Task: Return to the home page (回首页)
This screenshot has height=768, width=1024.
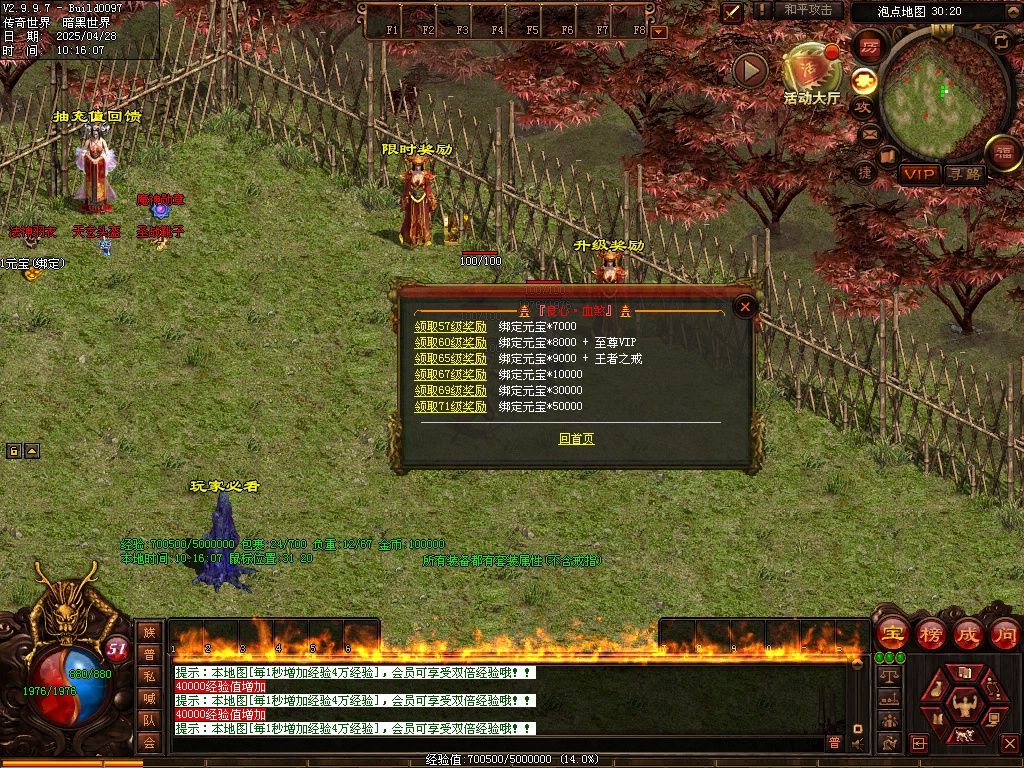Action: [x=576, y=438]
